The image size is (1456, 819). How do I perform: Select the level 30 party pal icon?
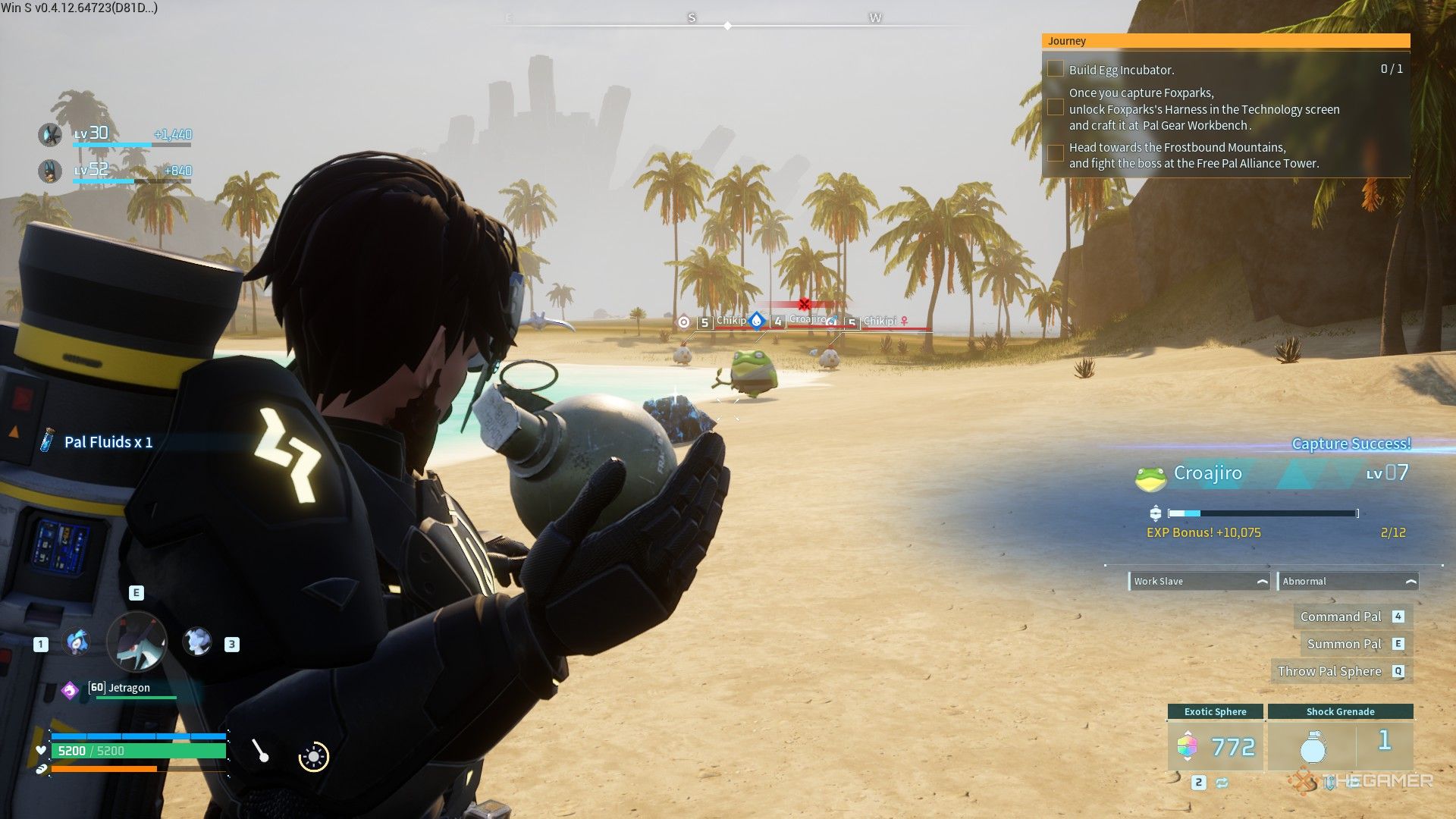tap(50, 135)
